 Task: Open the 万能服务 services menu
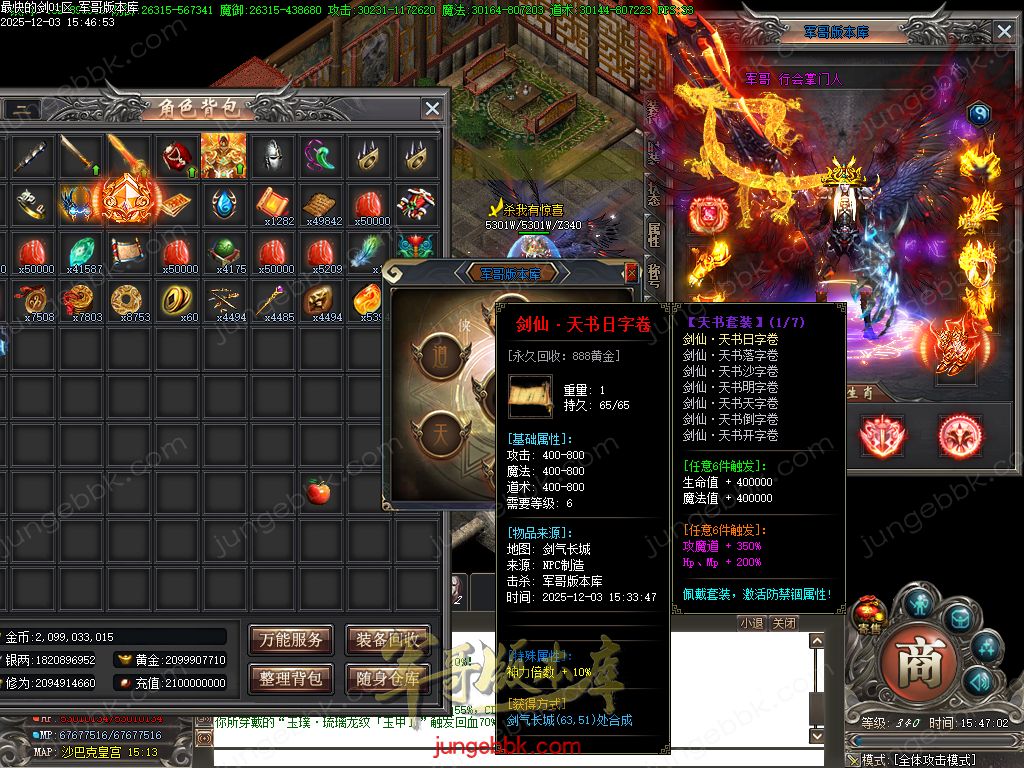(x=291, y=640)
